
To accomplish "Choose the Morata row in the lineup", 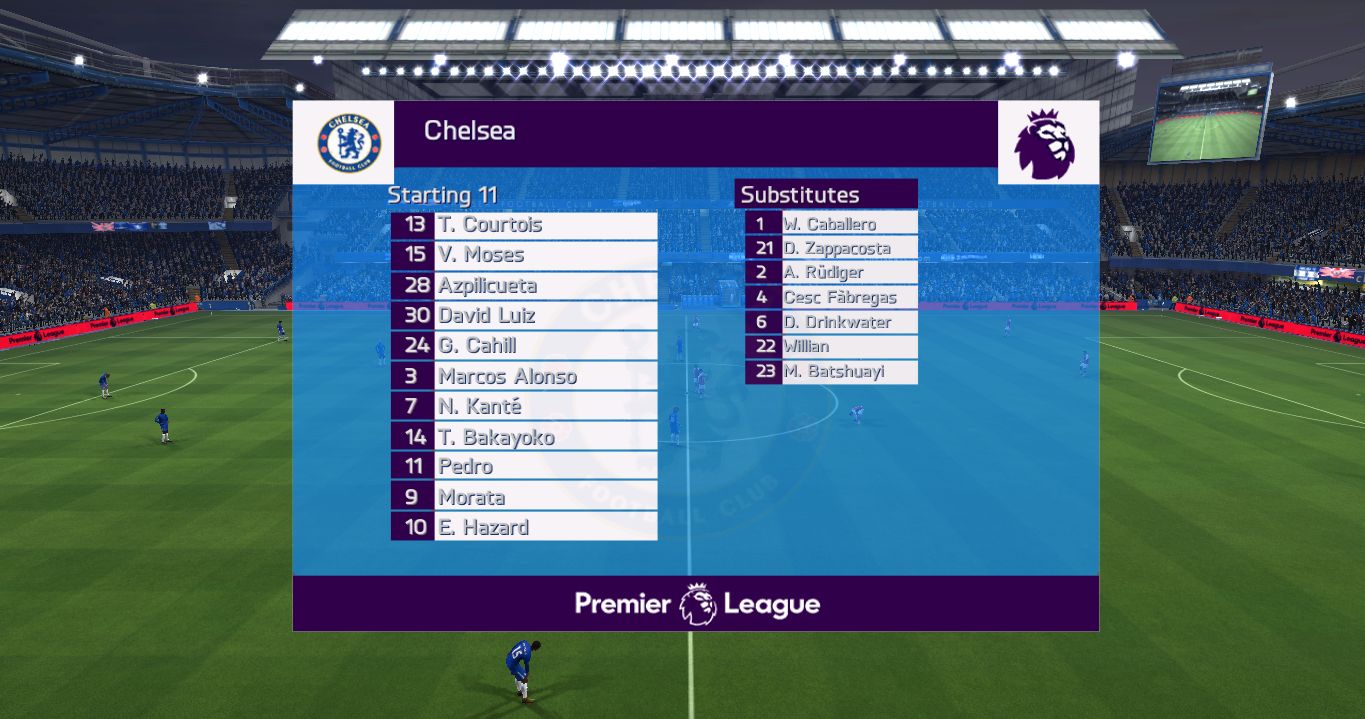I will click(x=524, y=497).
